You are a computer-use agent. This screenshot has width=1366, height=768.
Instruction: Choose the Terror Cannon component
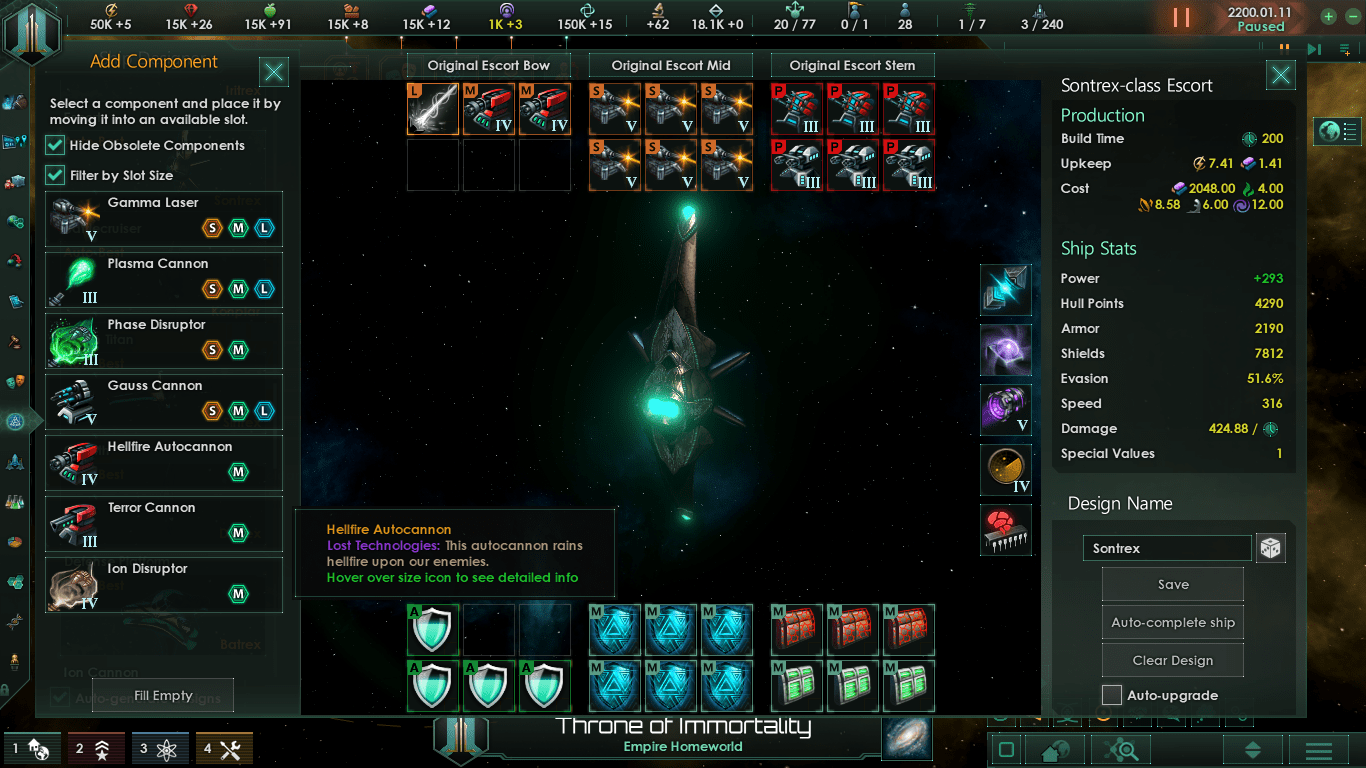click(163, 523)
